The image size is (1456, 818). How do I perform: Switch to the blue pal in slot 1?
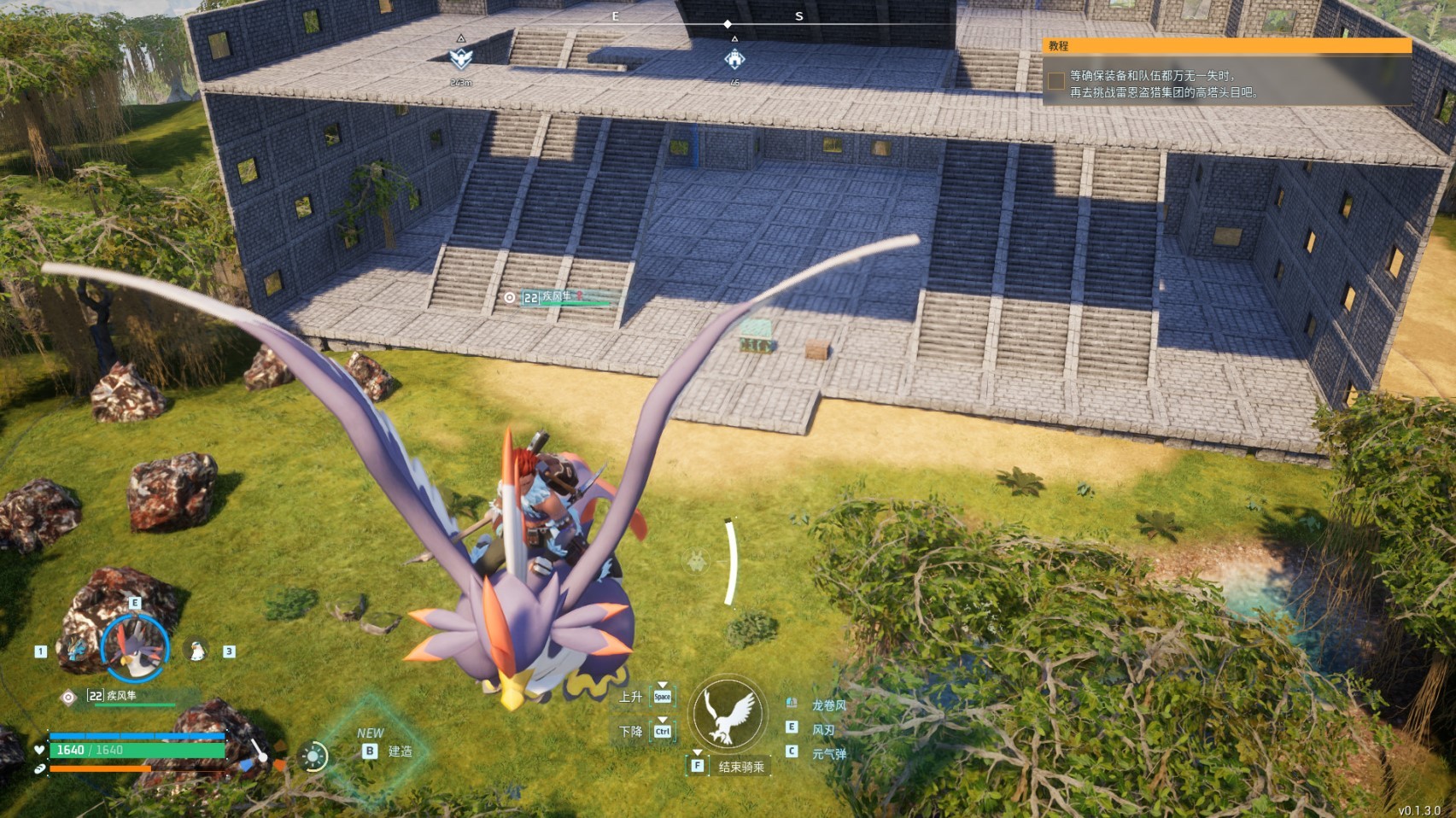coord(78,651)
